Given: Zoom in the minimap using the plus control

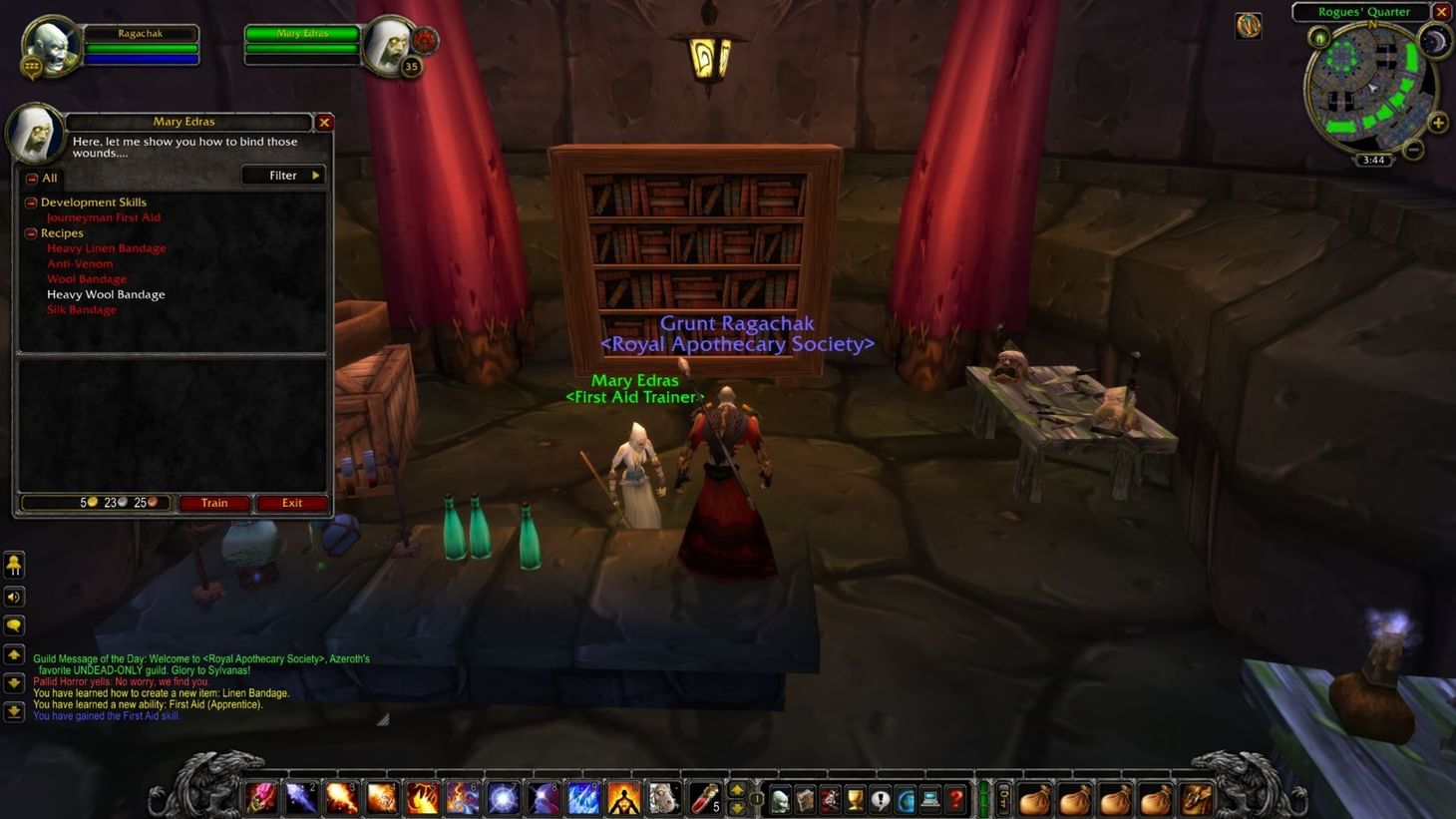Looking at the screenshot, I should click(1438, 124).
